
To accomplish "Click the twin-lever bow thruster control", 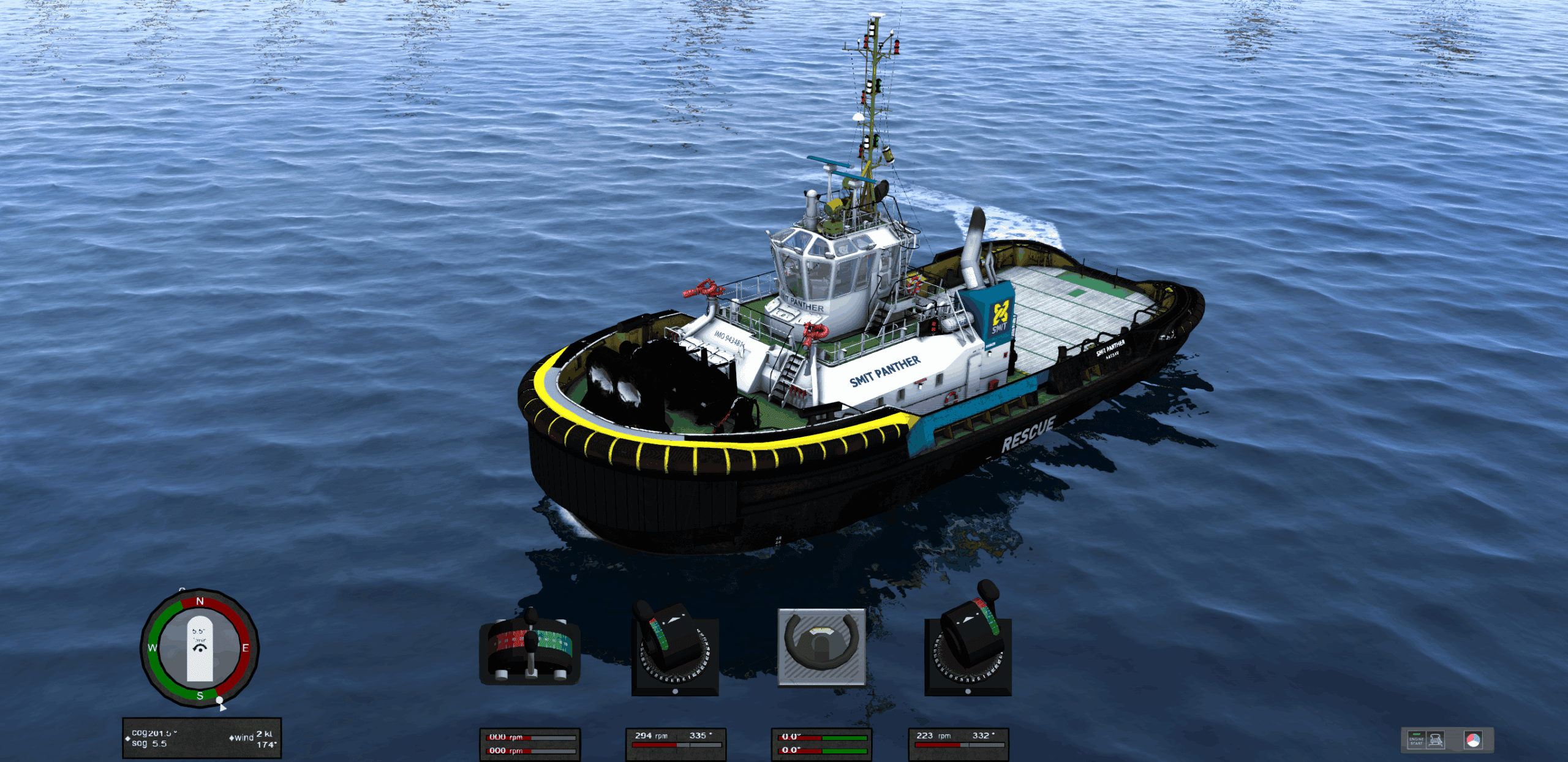I will click(x=530, y=647).
